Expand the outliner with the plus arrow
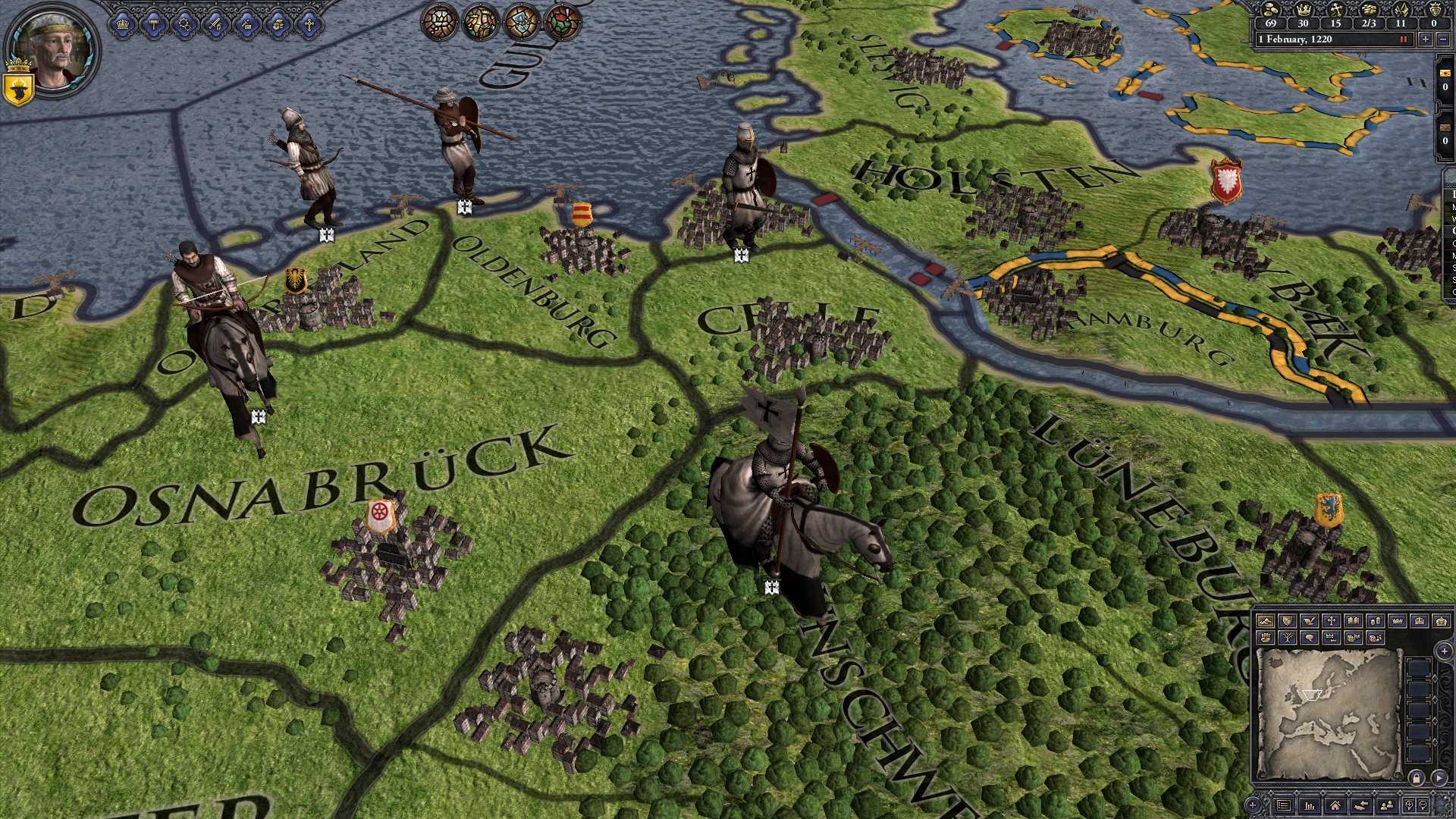1456x819 pixels. 1444,651
